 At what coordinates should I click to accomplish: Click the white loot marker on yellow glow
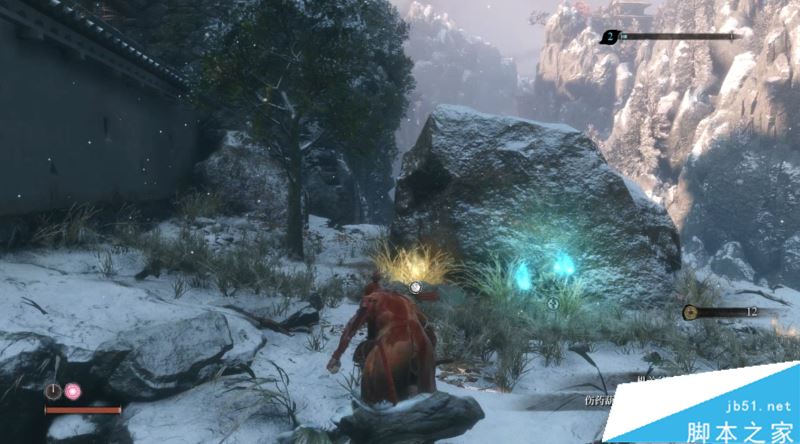click(414, 287)
